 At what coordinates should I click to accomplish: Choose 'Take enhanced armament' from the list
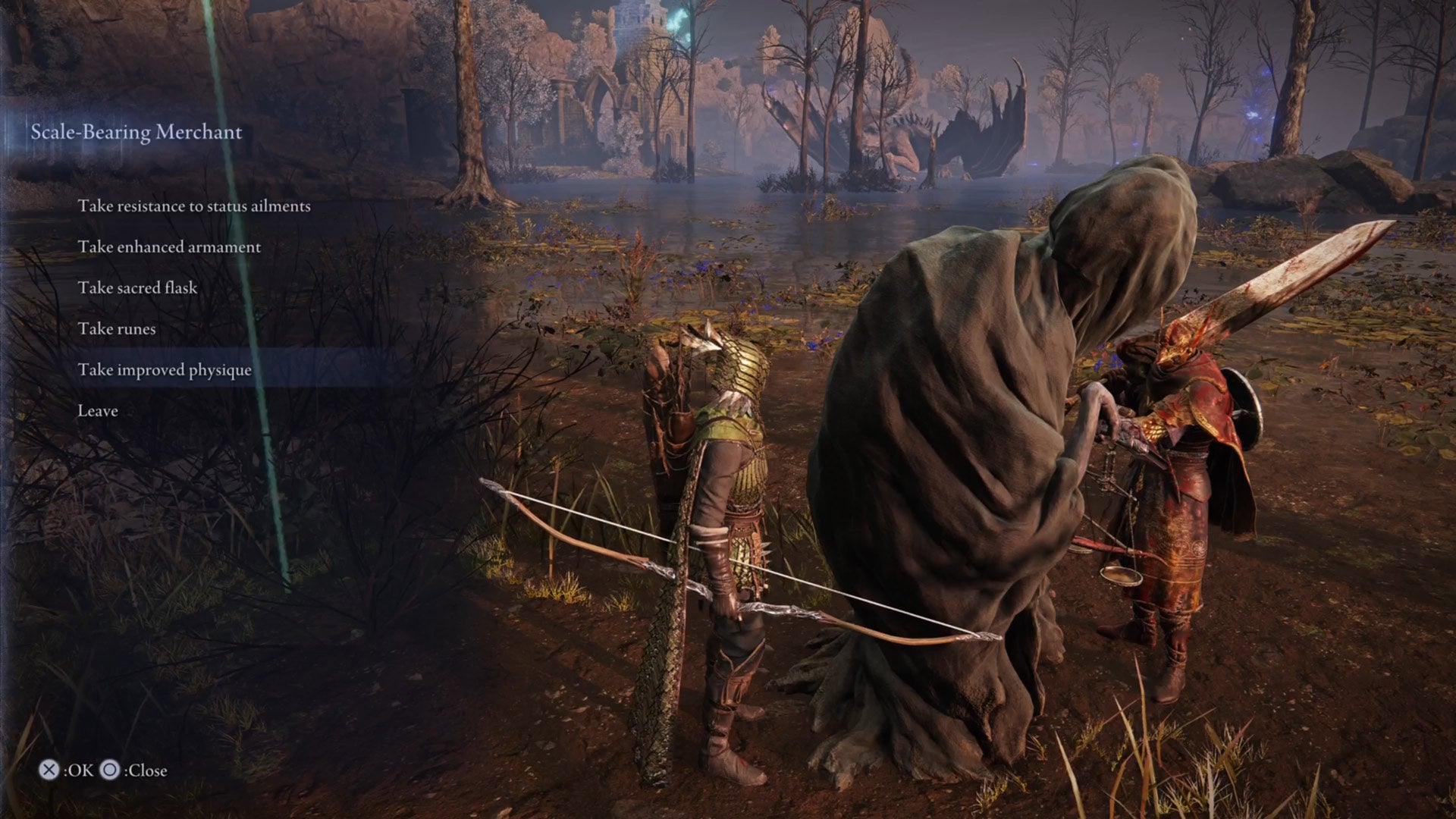pos(170,246)
